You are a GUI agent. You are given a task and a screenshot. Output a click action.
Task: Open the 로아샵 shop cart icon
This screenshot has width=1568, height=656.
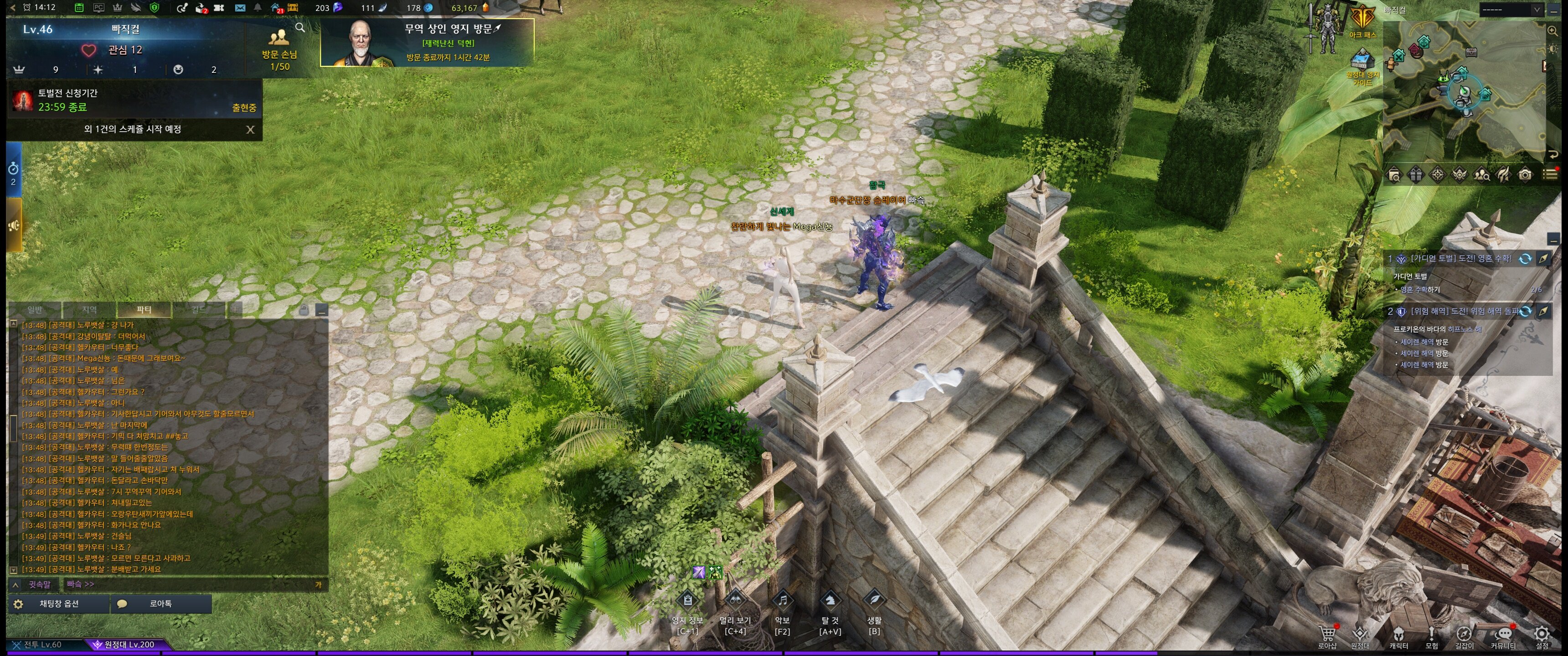(x=1327, y=635)
